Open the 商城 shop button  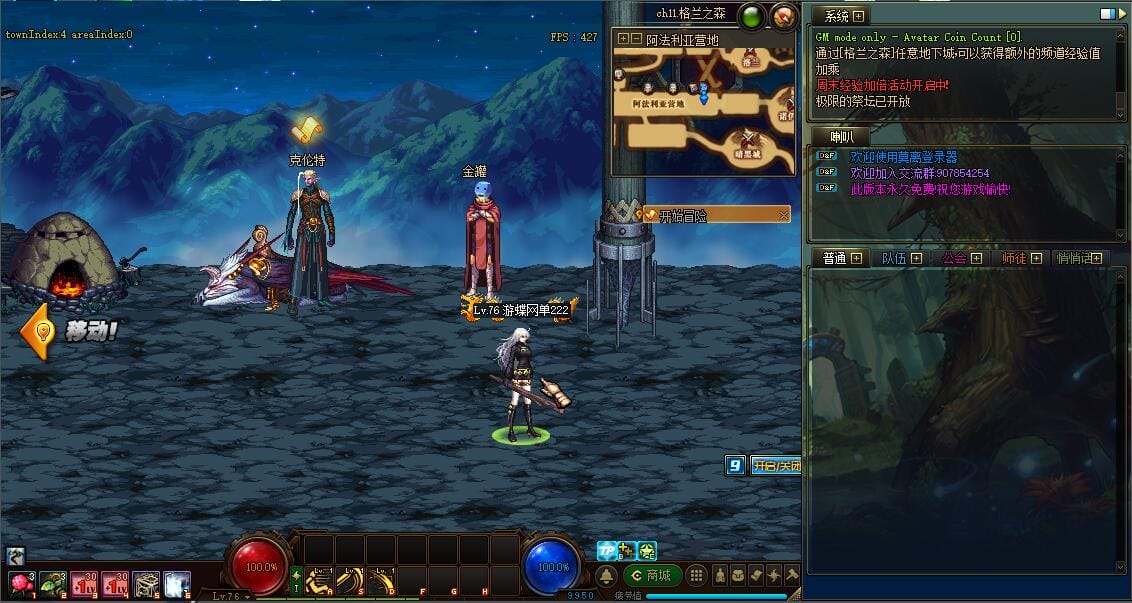point(651,575)
